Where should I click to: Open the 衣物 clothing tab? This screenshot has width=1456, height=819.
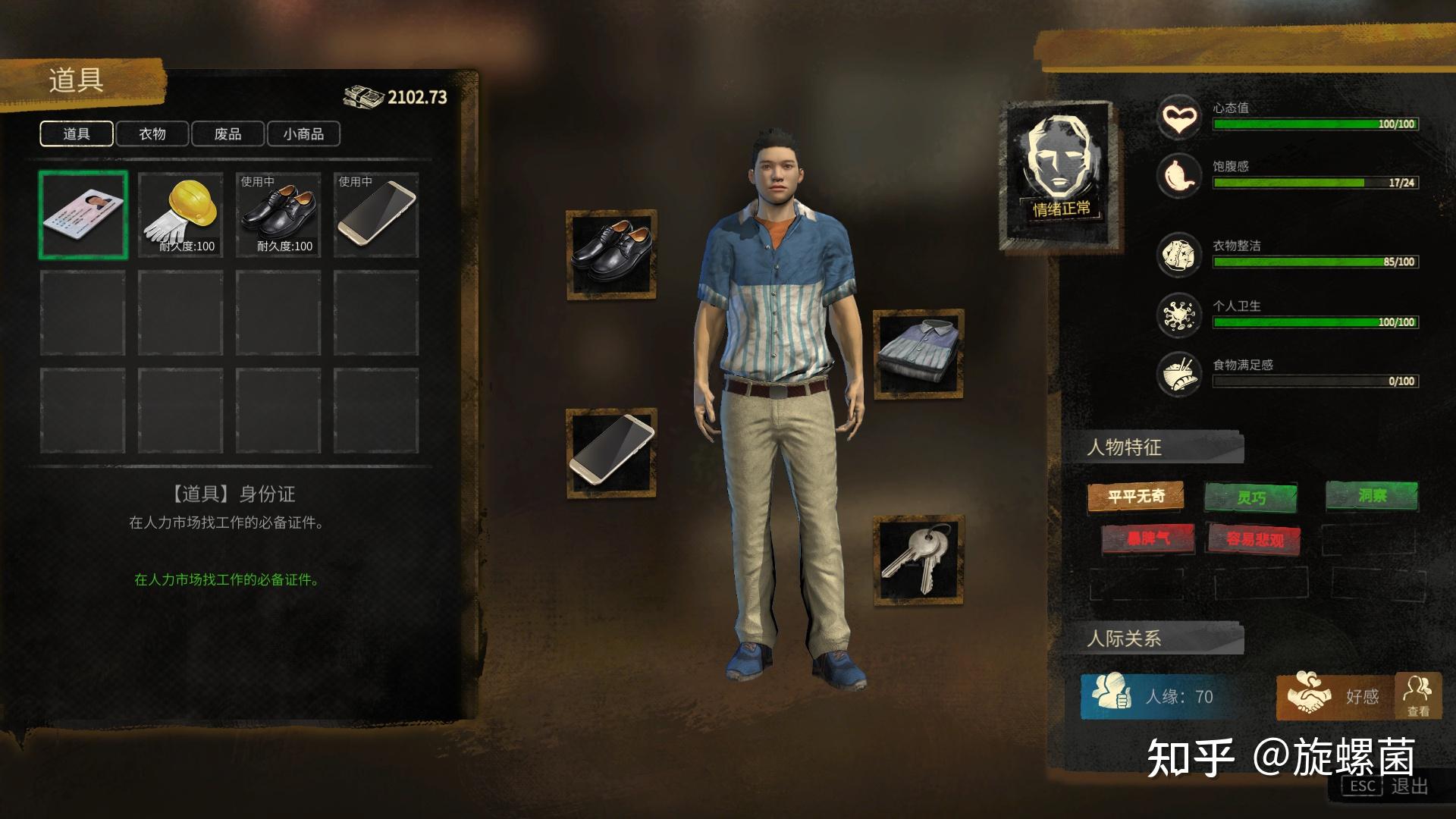[x=152, y=134]
